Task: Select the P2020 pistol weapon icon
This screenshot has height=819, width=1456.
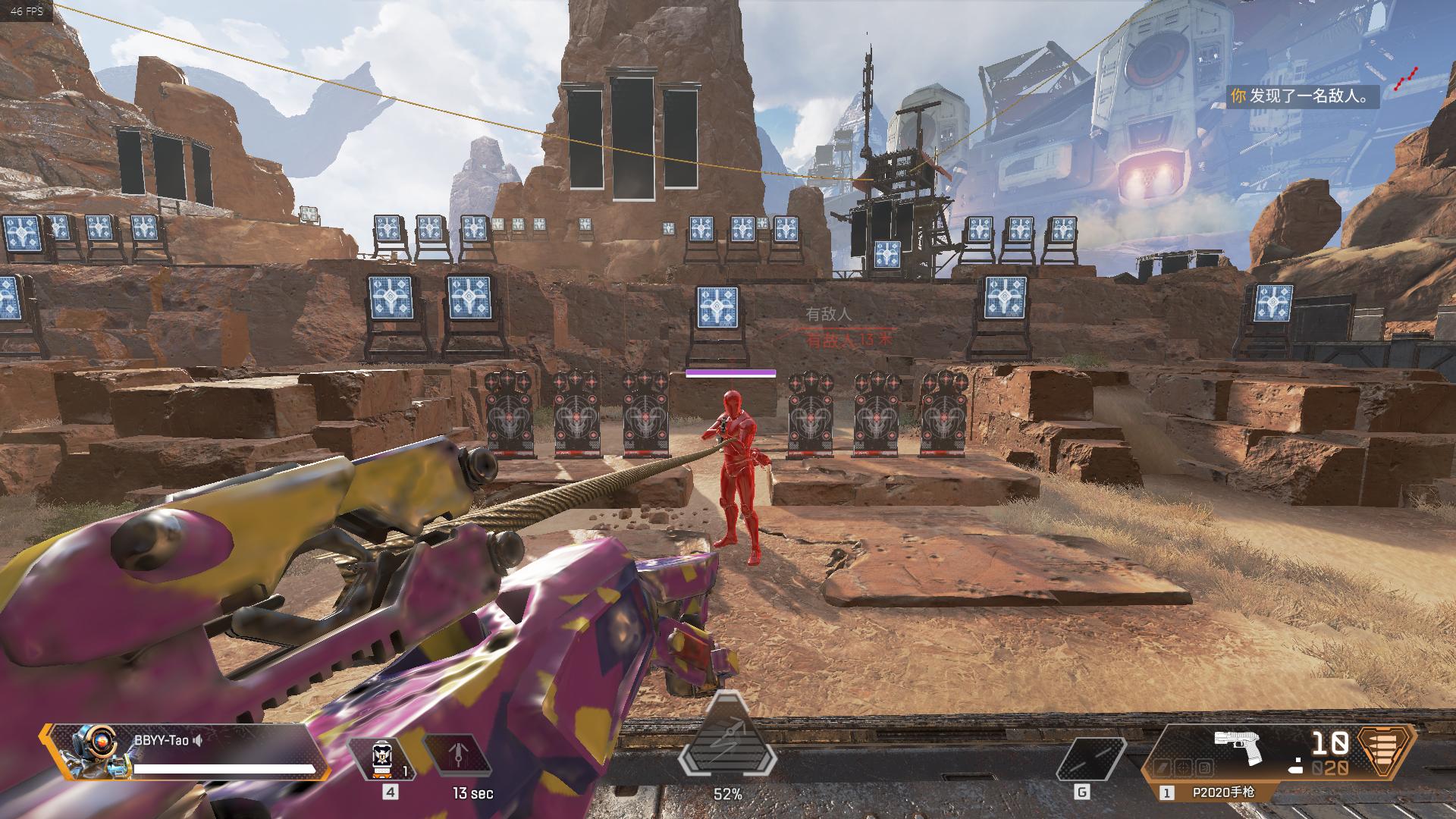Action: tap(1237, 747)
